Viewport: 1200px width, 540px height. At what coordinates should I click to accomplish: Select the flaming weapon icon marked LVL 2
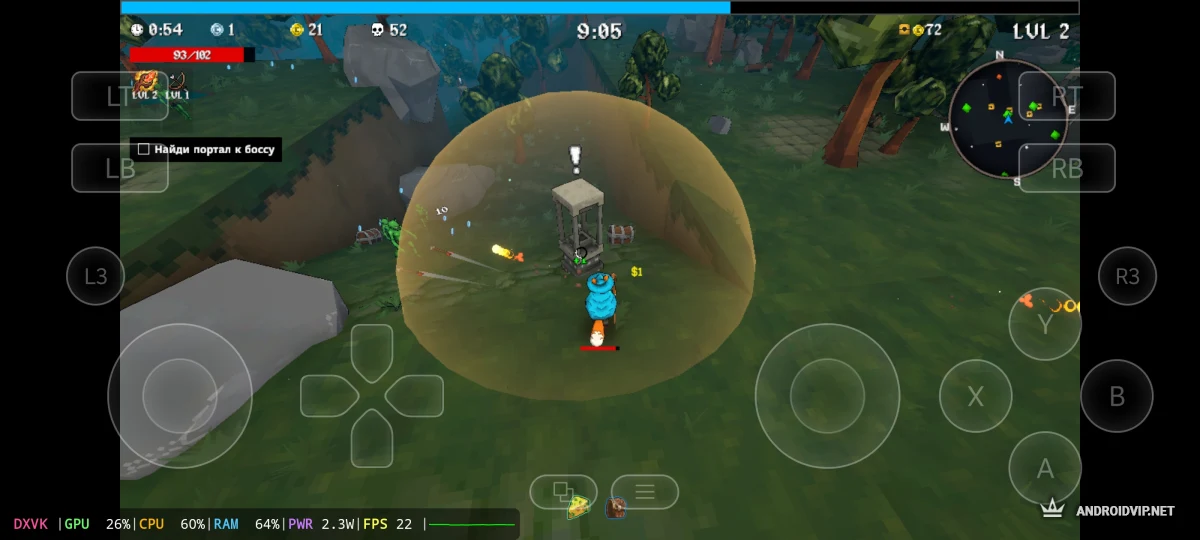[x=145, y=83]
